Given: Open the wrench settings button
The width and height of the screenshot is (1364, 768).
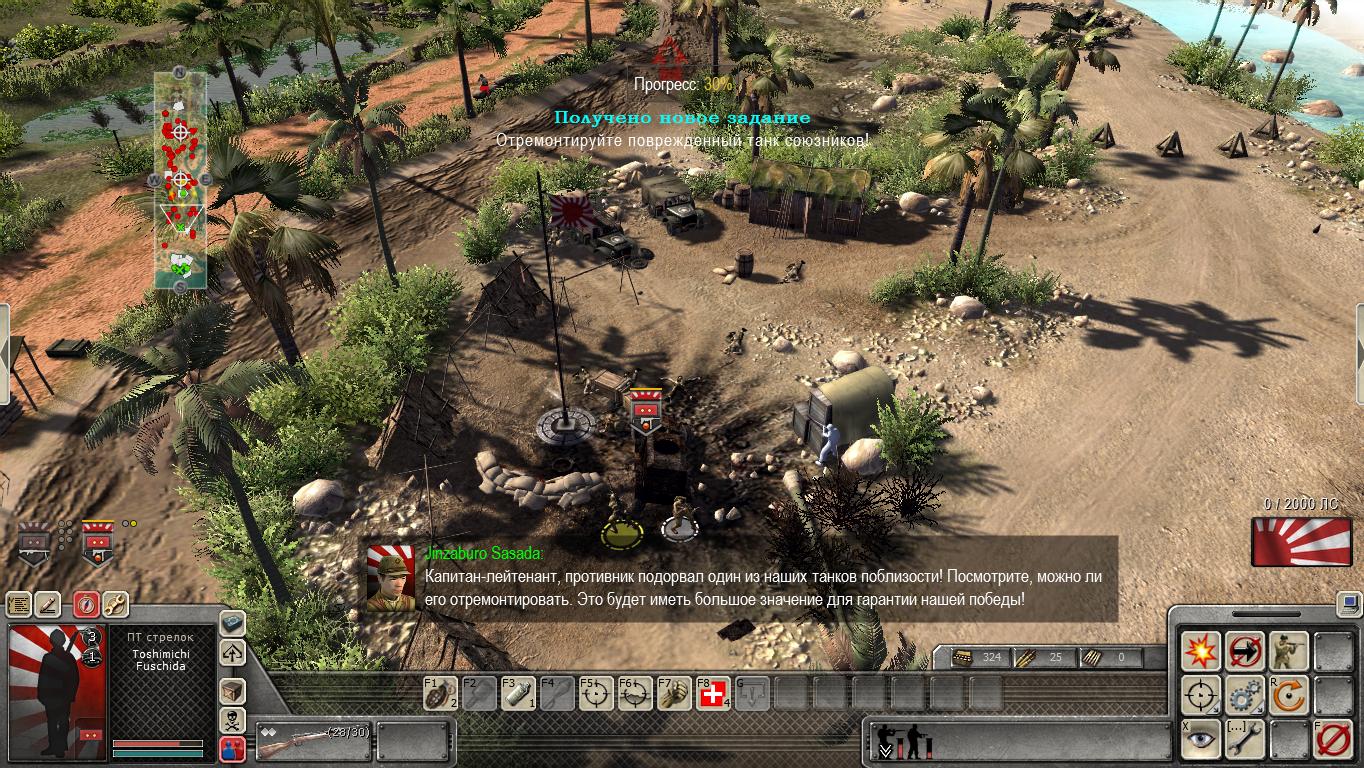Looking at the screenshot, I should 115,604.
